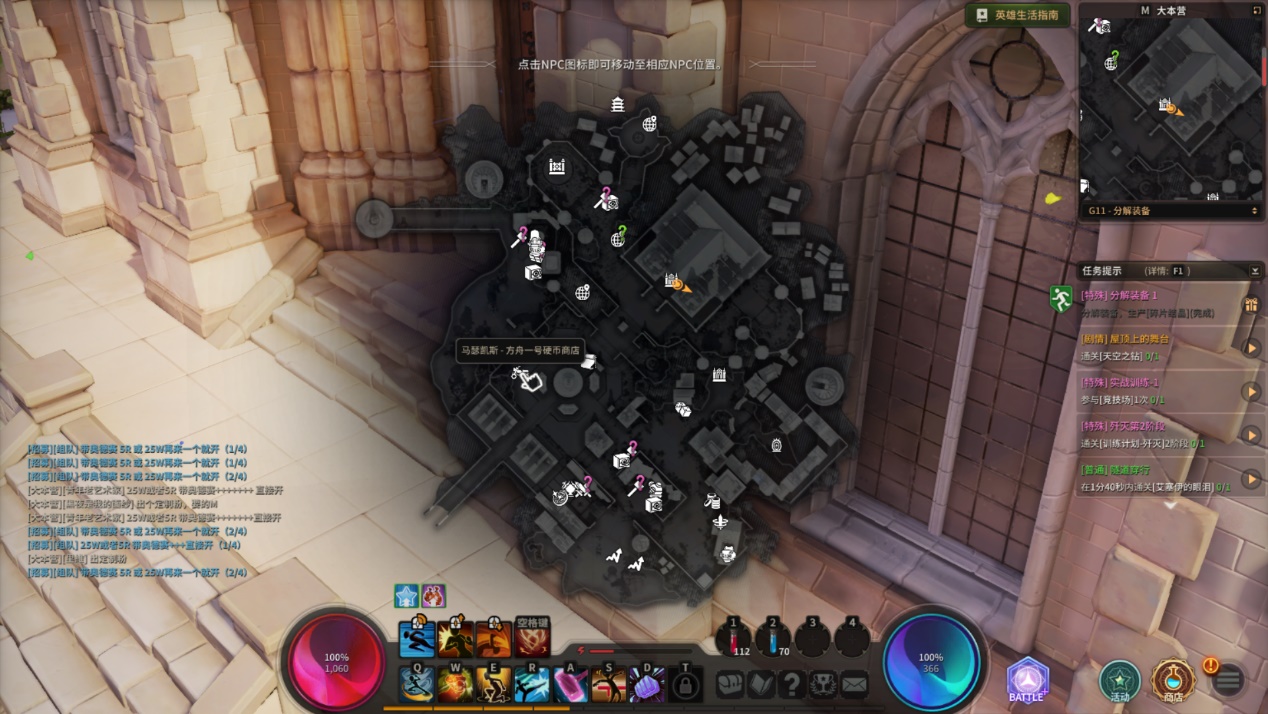1268x714 pixels.
Task: Select the 屋顶上的舞台 quest arrow button
Action: (1251, 348)
